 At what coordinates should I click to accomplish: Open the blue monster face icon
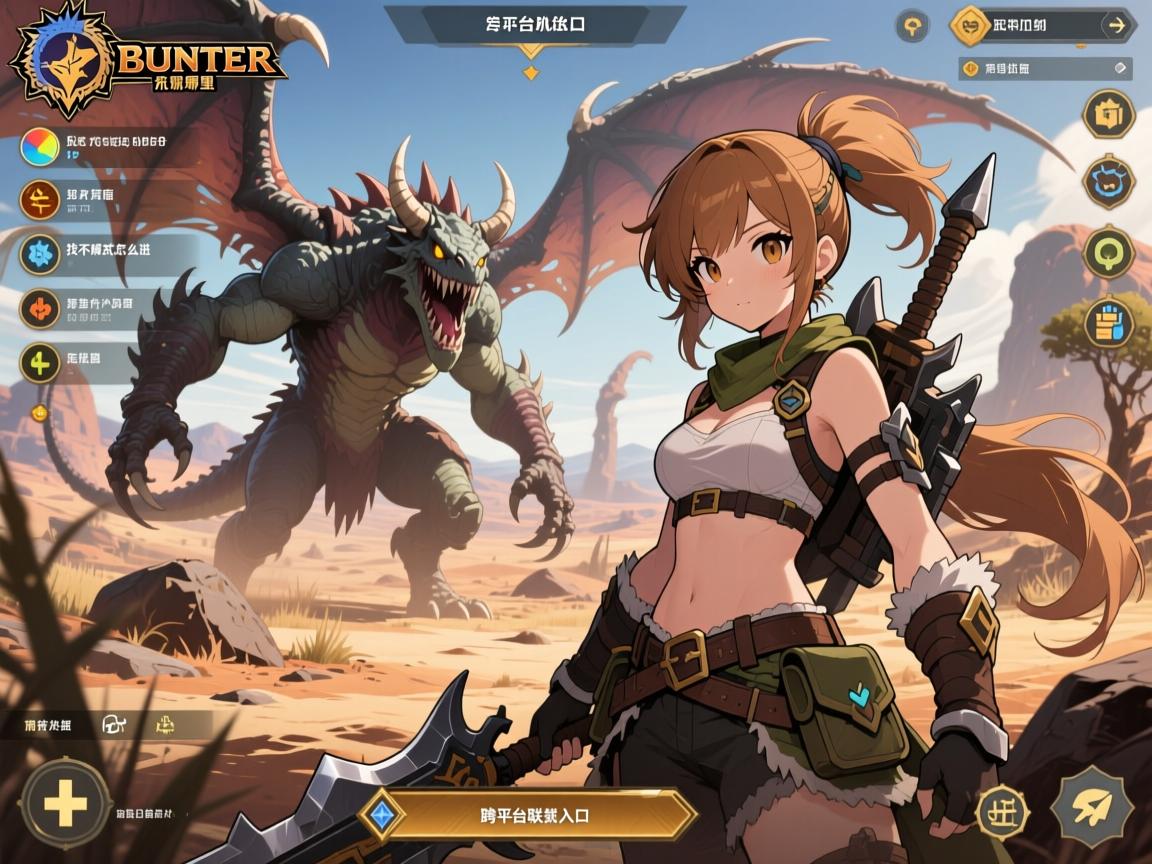1108,183
